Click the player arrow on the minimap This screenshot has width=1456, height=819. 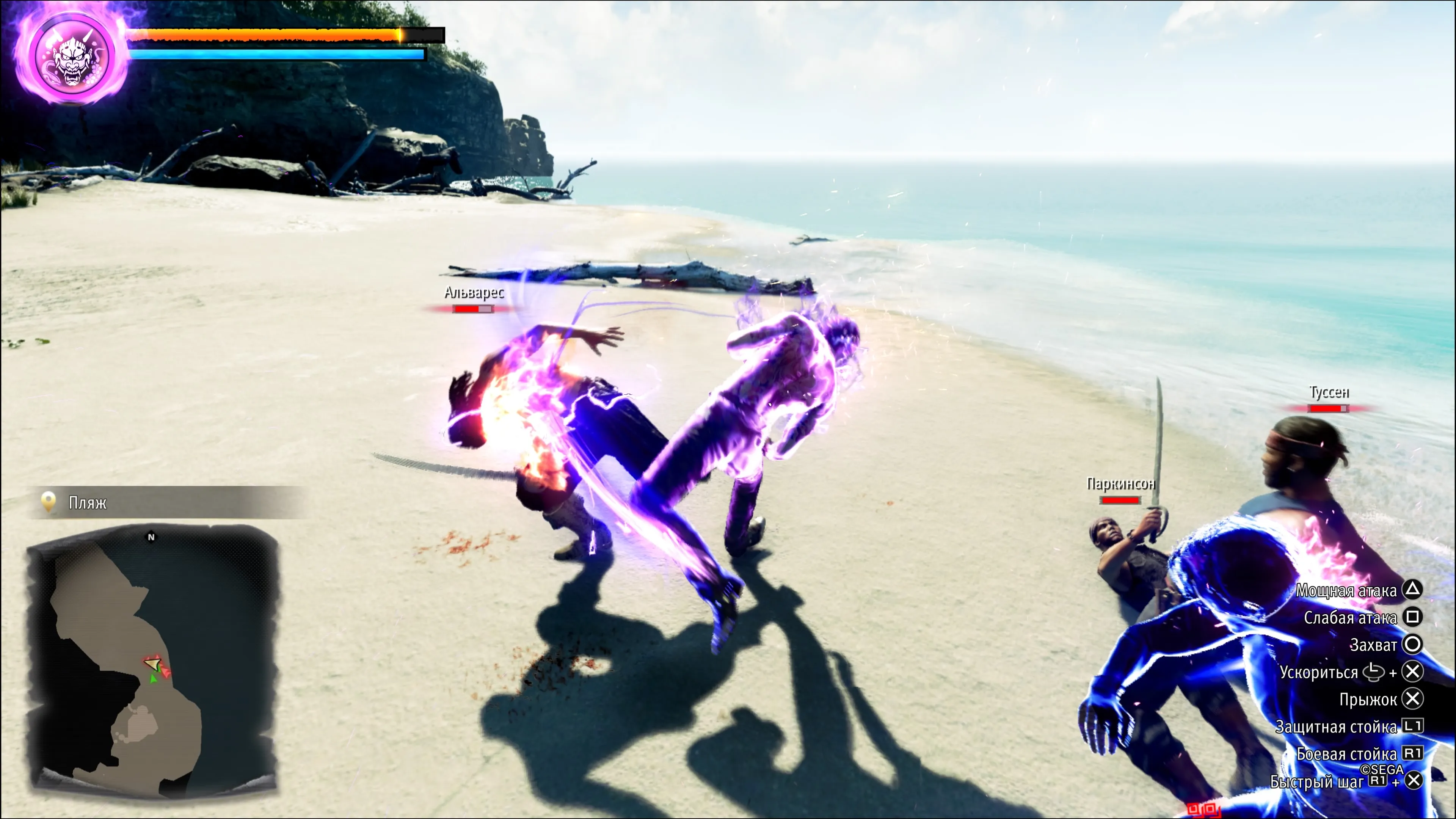(152, 662)
